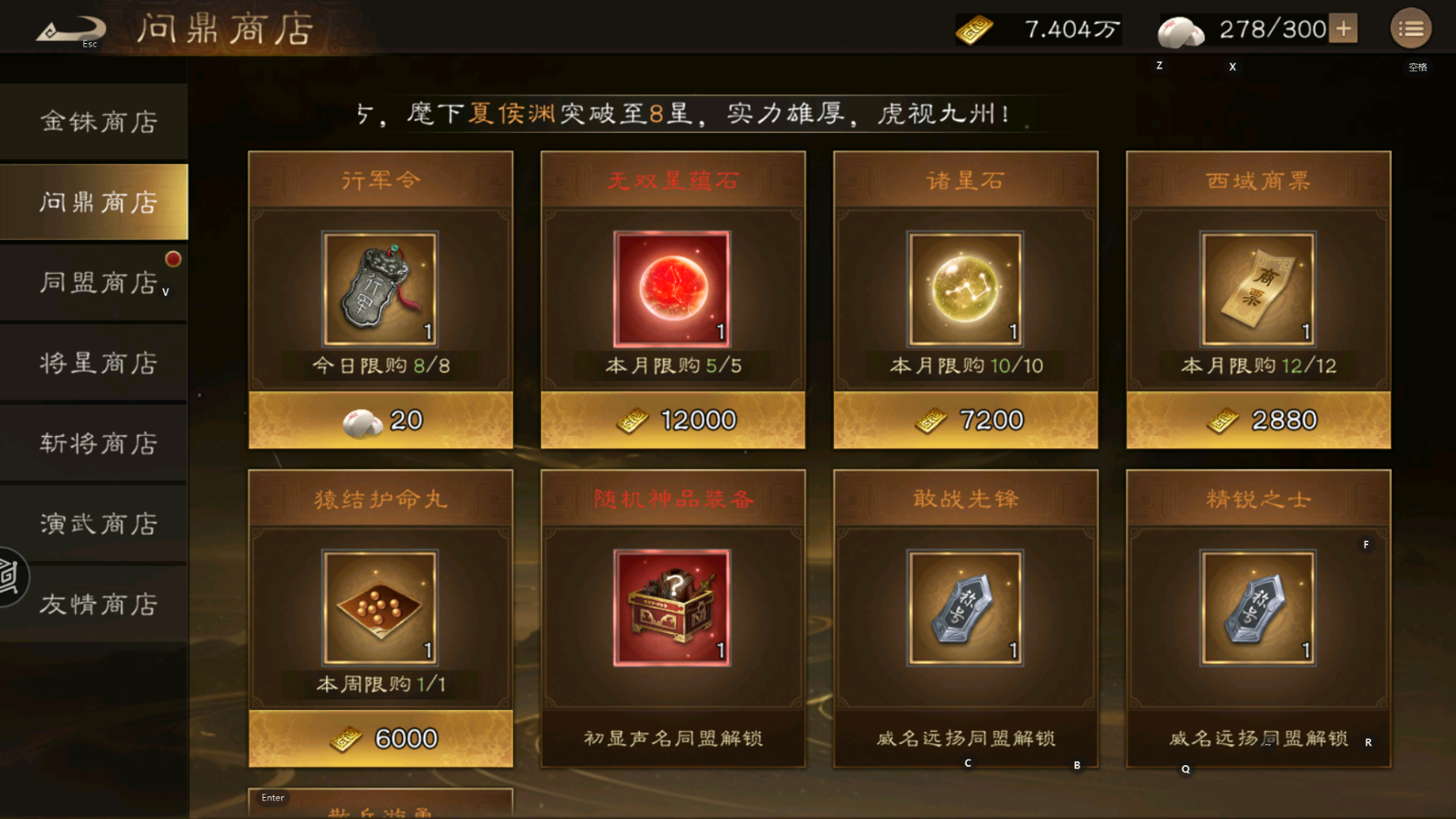The width and height of the screenshot is (1456, 819).
Task: Click the 诸星石 golden orb icon
Action: click(x=964, y=289)
